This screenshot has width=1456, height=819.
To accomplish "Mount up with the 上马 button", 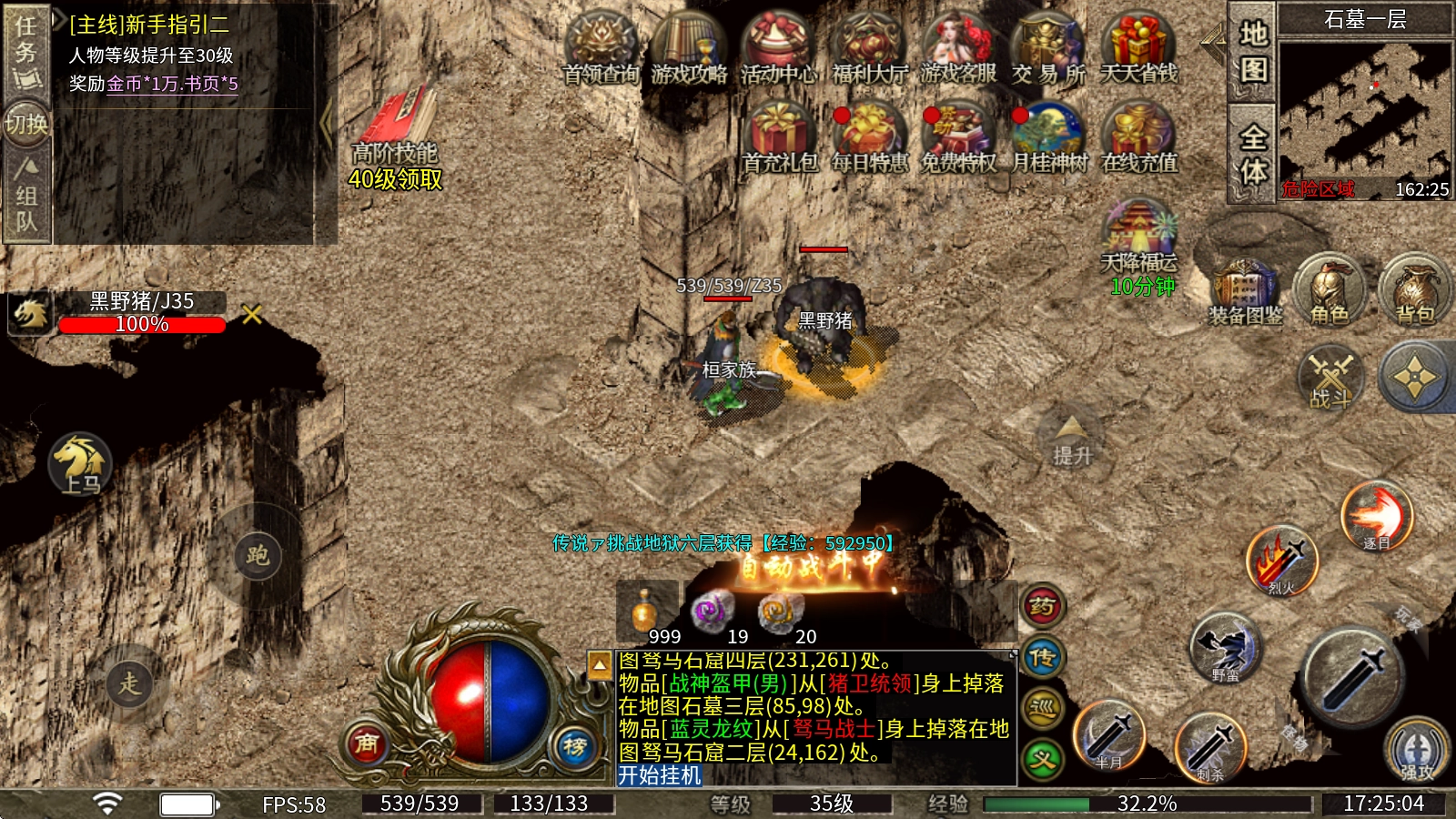I will pos(81,464).
